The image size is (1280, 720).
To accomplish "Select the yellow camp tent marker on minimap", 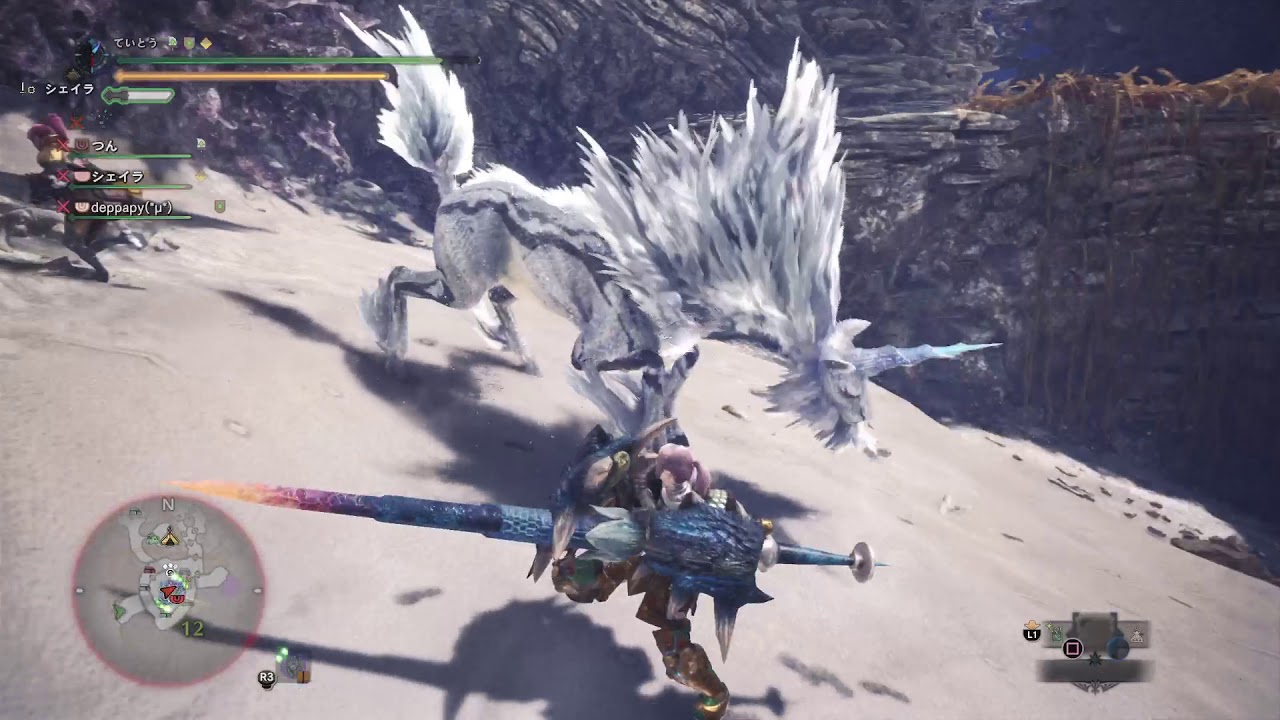I will click(x=171, y=537).
